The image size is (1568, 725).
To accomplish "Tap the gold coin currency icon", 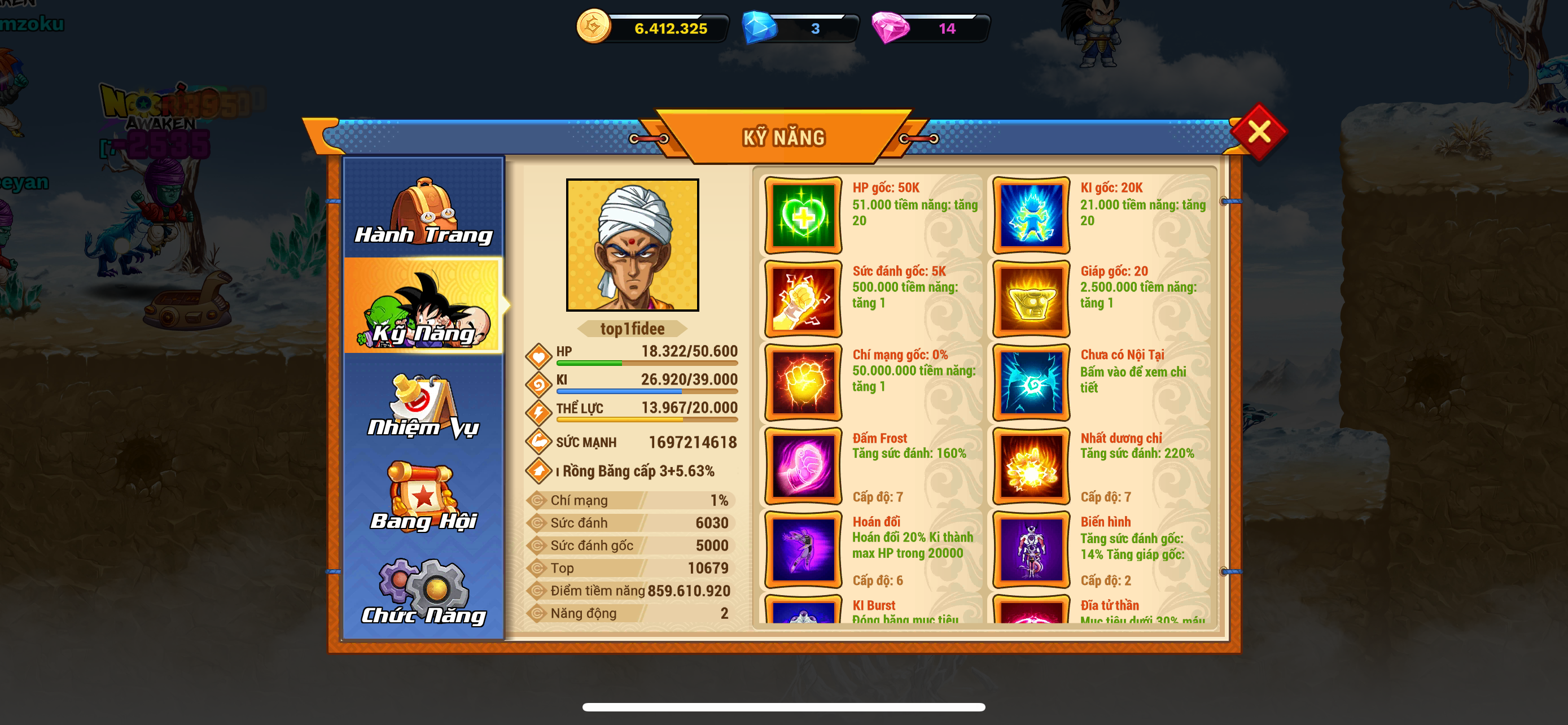I will coord(593,27).
